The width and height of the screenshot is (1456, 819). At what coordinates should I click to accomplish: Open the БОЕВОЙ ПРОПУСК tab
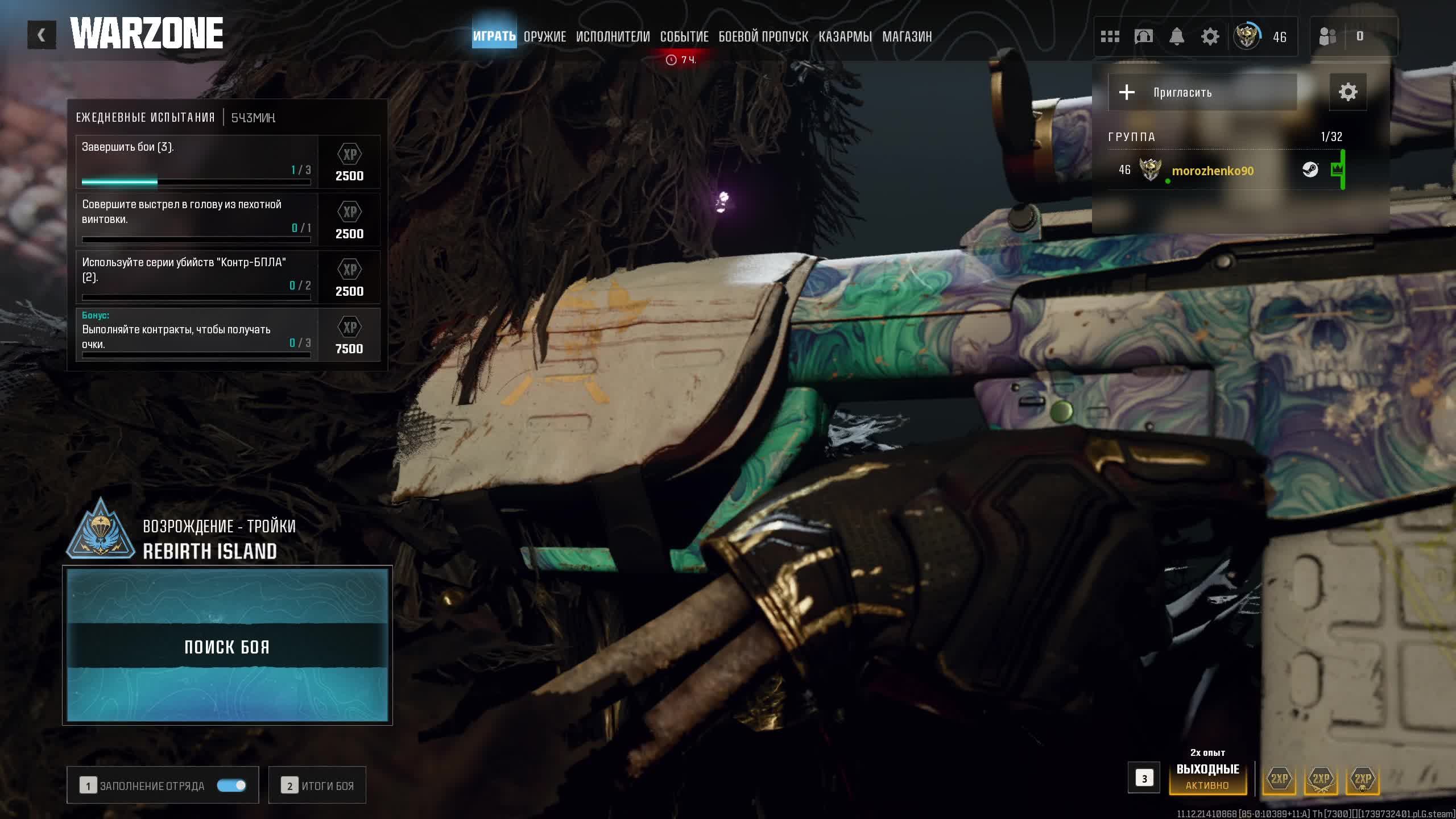(763, 37)
